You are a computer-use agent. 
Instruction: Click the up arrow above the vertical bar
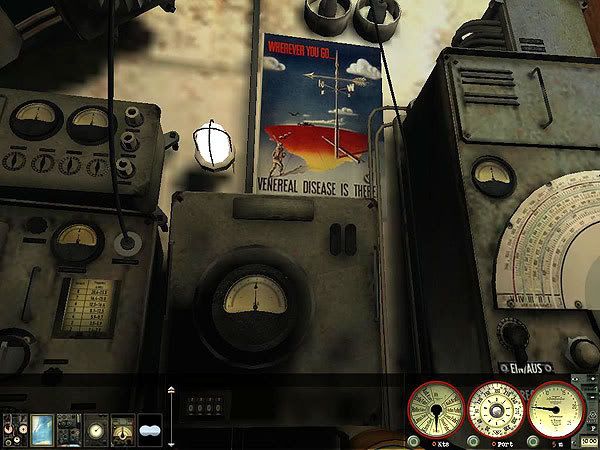[x=171, y=390]
